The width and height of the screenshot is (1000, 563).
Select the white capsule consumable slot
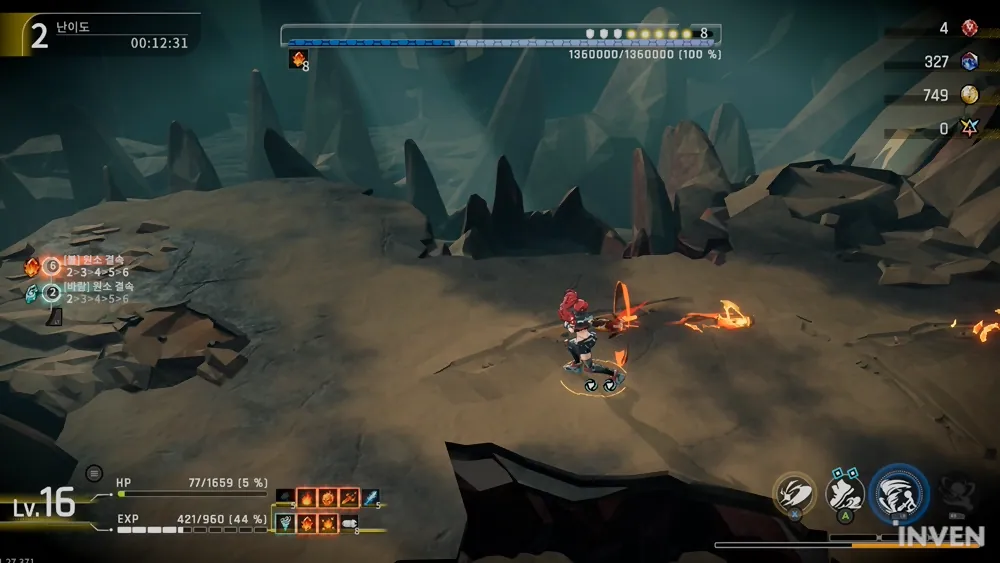349,522
